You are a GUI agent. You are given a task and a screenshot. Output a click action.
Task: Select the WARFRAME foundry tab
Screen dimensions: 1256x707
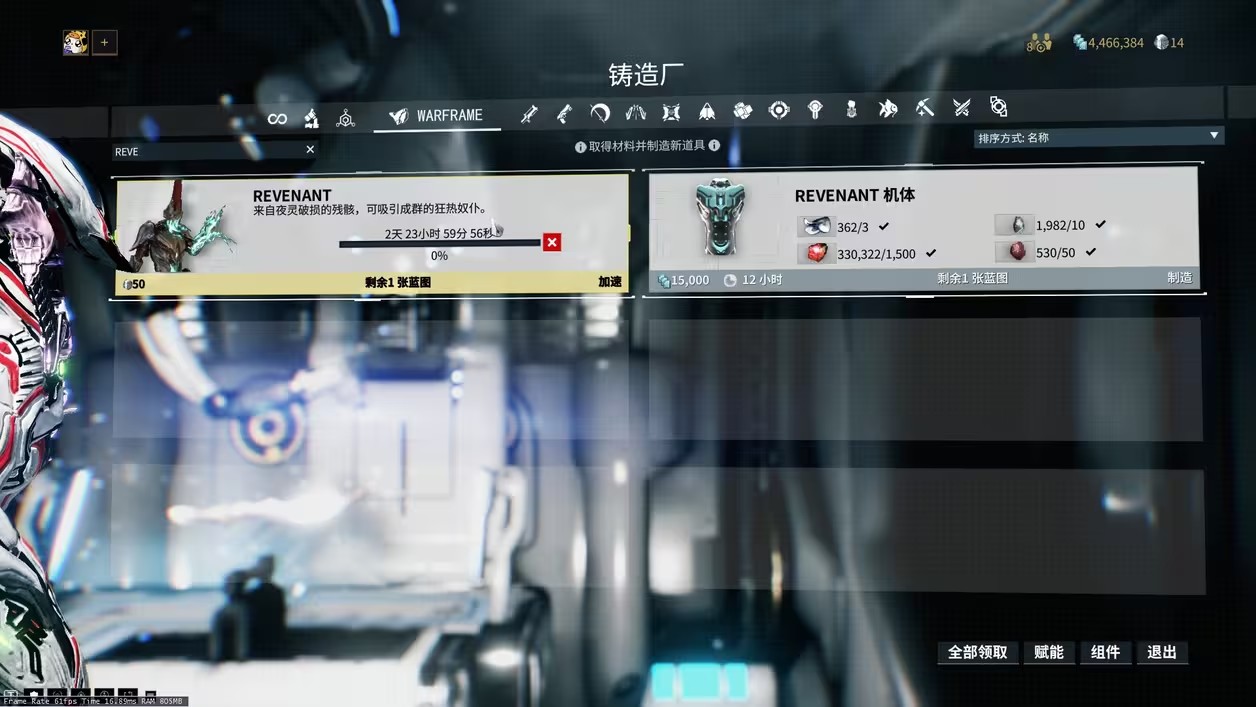click(x=437, y=116)
